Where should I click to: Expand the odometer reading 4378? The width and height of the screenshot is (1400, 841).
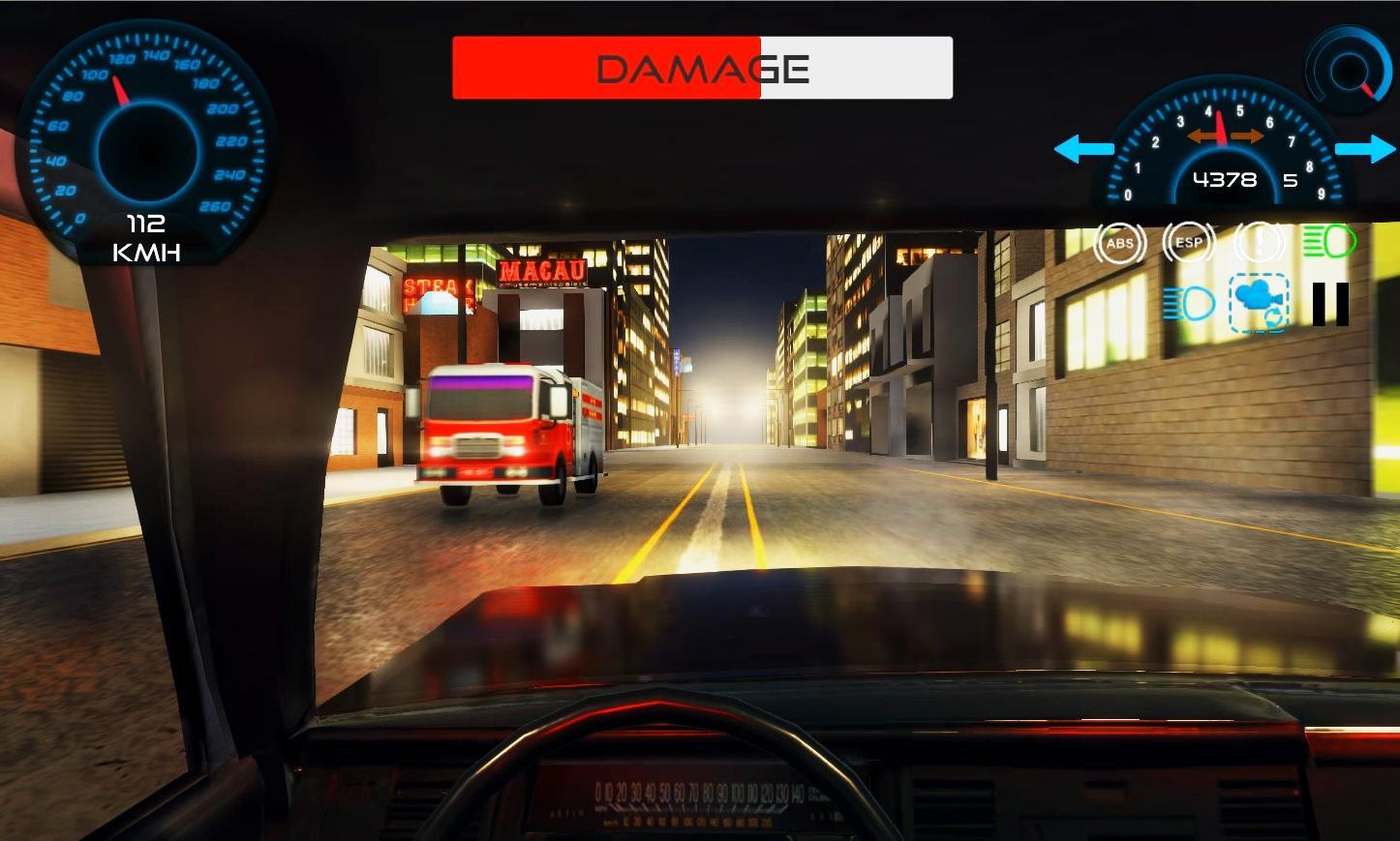(1223, 178)
